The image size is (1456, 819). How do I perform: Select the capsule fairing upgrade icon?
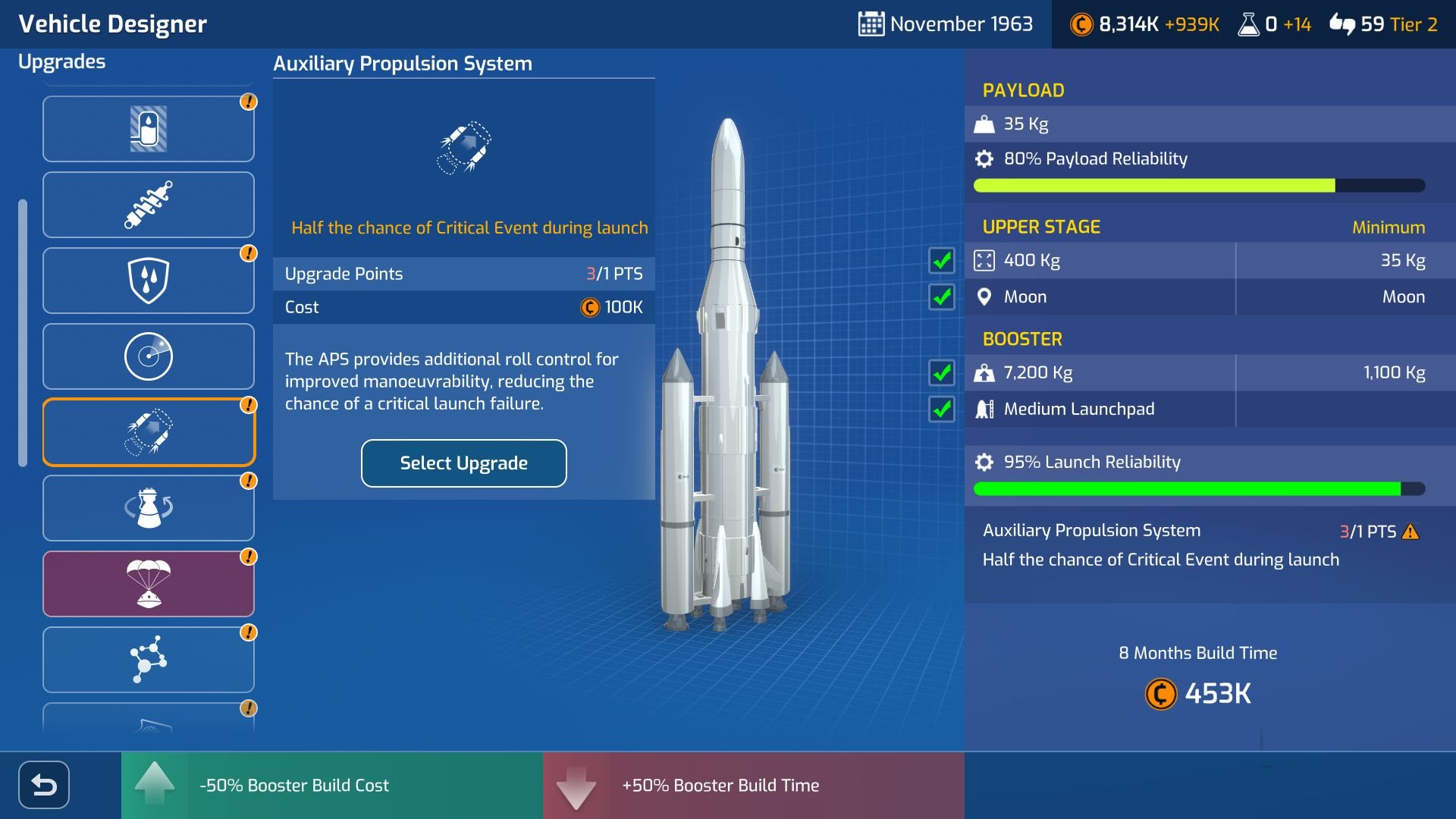coord(149,128)
